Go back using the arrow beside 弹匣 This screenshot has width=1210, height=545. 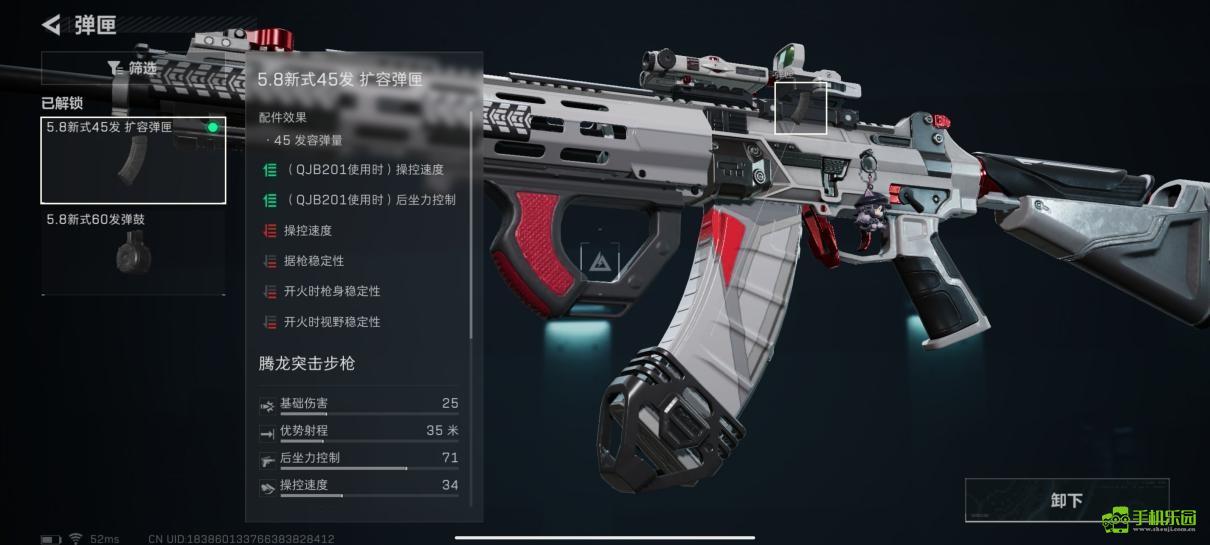[x=51, y=24]
